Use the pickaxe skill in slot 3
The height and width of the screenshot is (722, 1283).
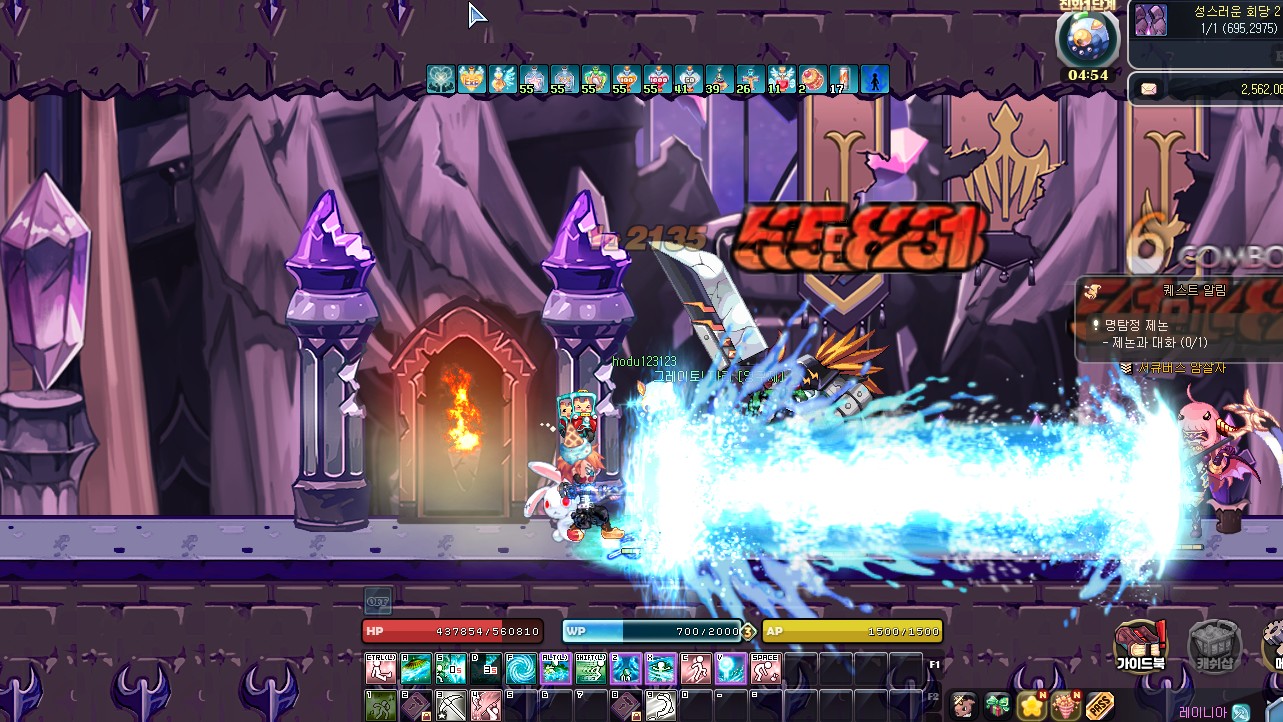tap(451, 705)
